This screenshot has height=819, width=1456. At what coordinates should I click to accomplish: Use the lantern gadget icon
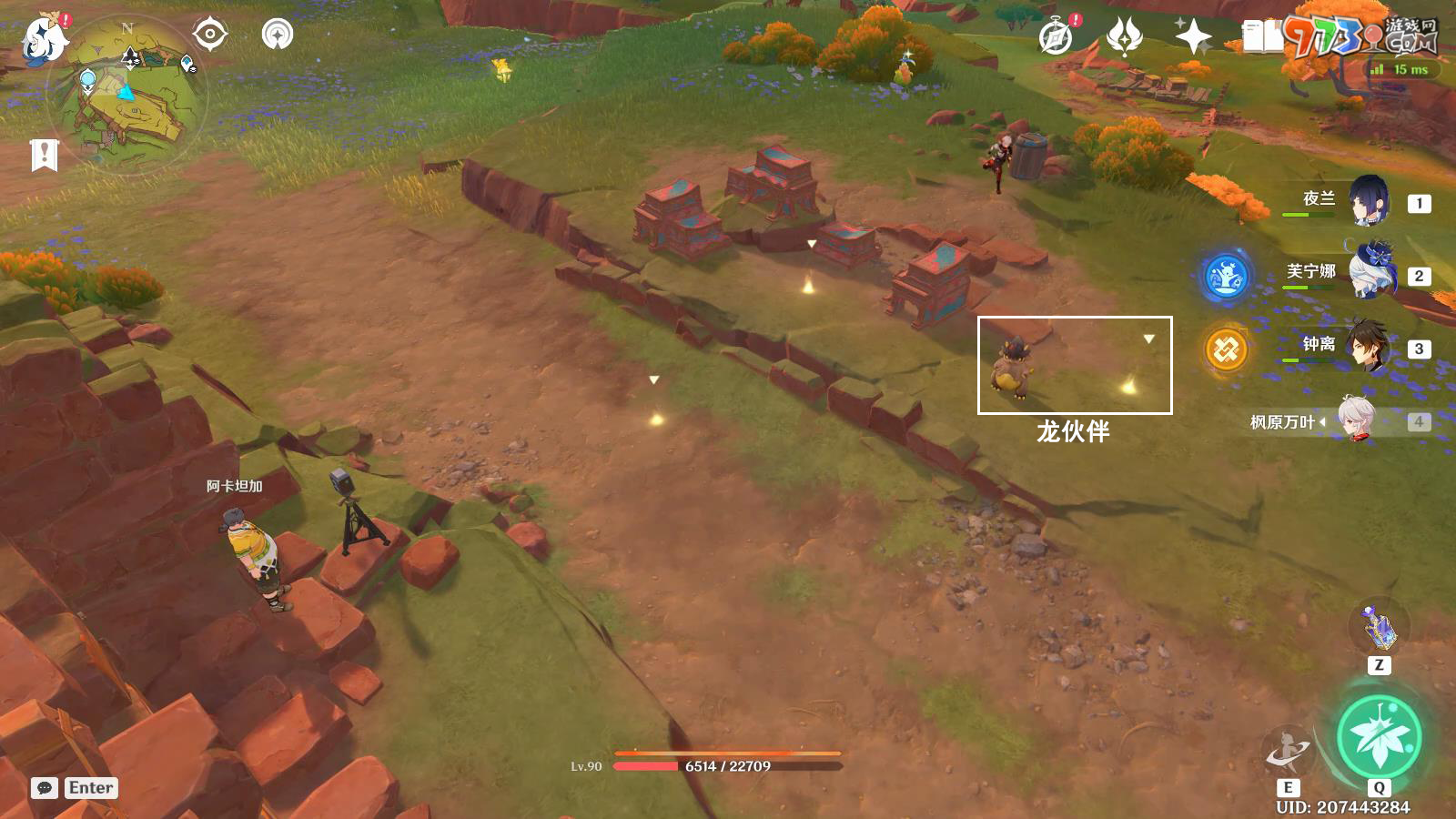(x=1379, y=627)
